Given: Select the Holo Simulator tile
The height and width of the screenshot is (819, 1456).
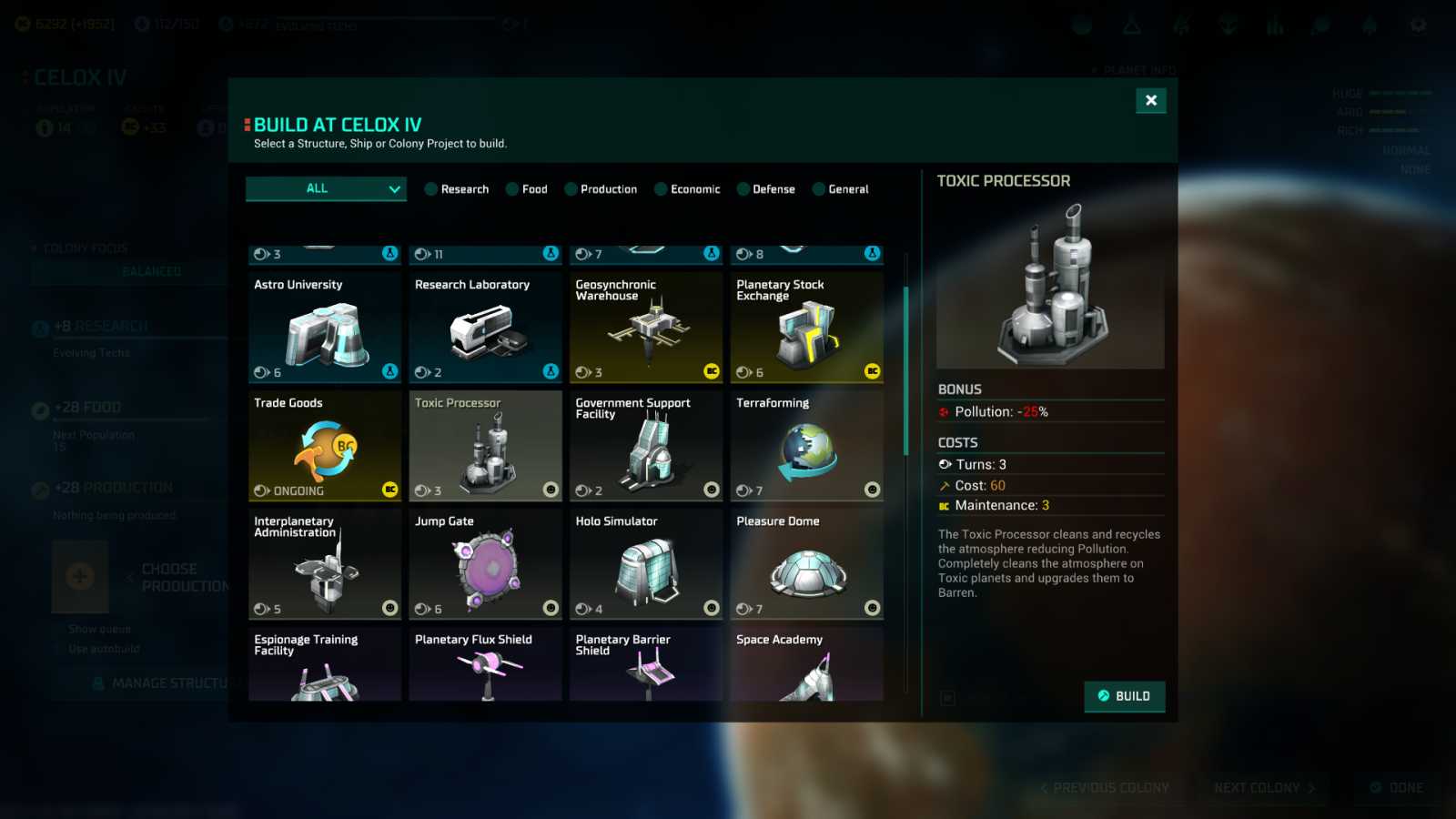Looking at the screenshot, I should (x=646, y=564).
